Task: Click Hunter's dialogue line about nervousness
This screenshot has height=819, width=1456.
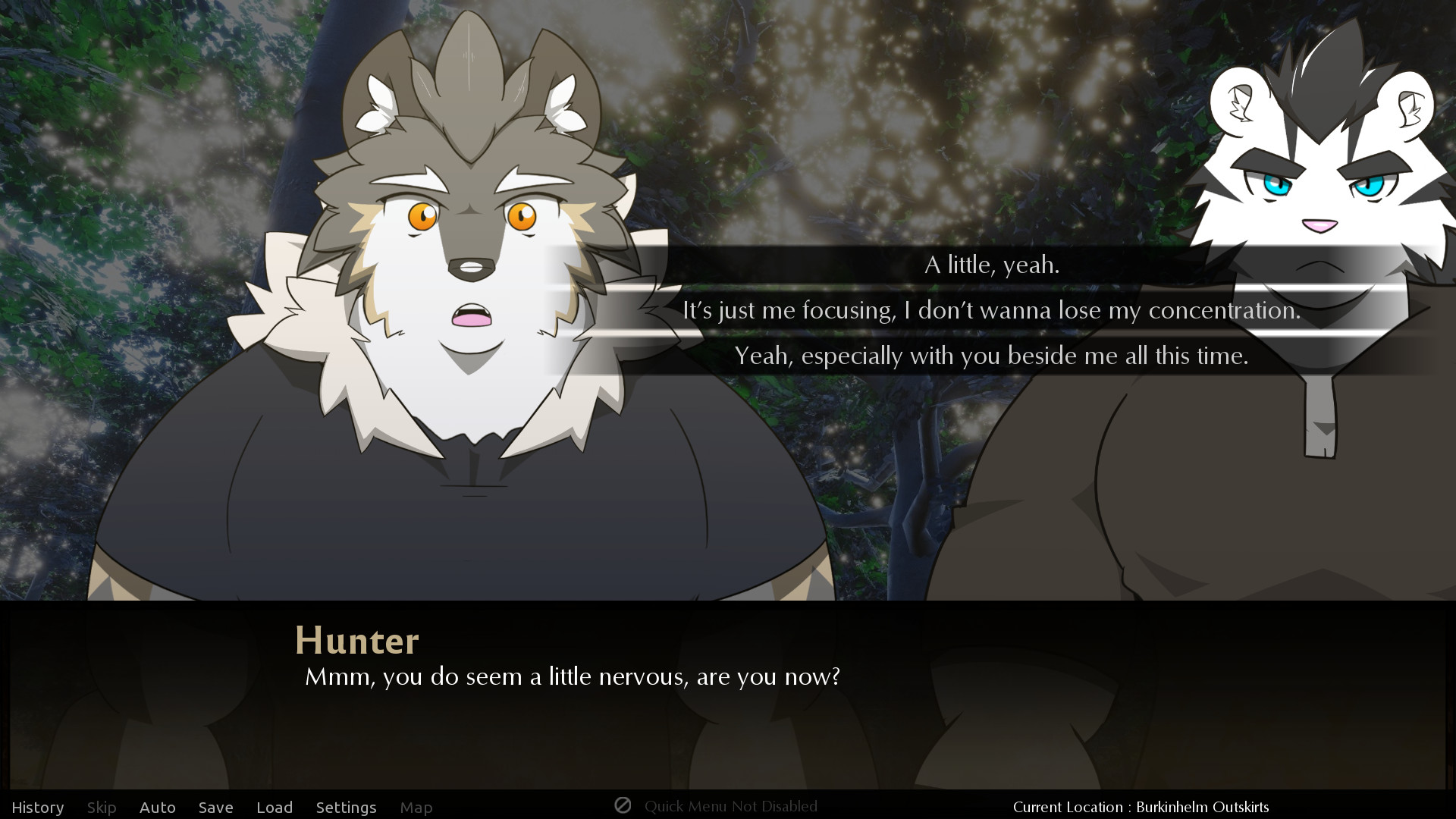Action: coord(572,678)
